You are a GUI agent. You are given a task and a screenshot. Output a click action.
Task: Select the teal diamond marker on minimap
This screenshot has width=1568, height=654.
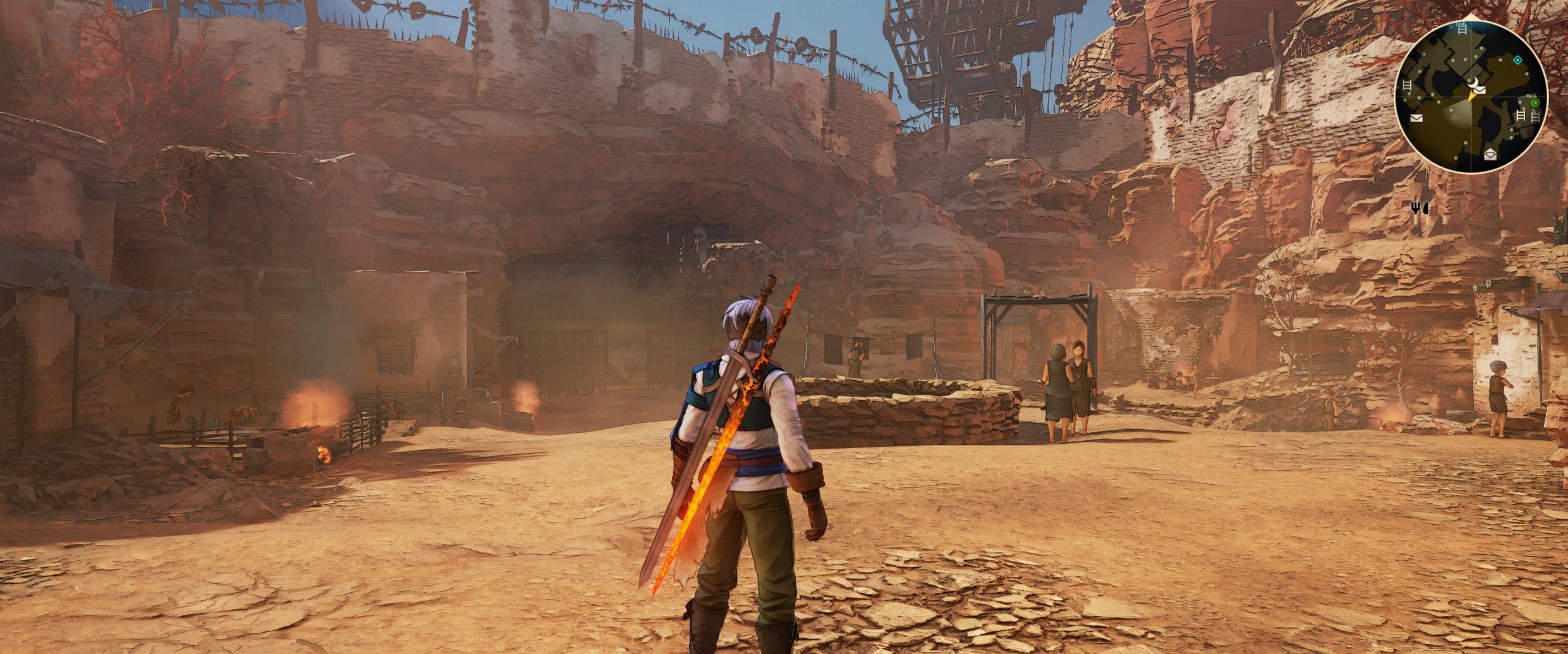1517,59
